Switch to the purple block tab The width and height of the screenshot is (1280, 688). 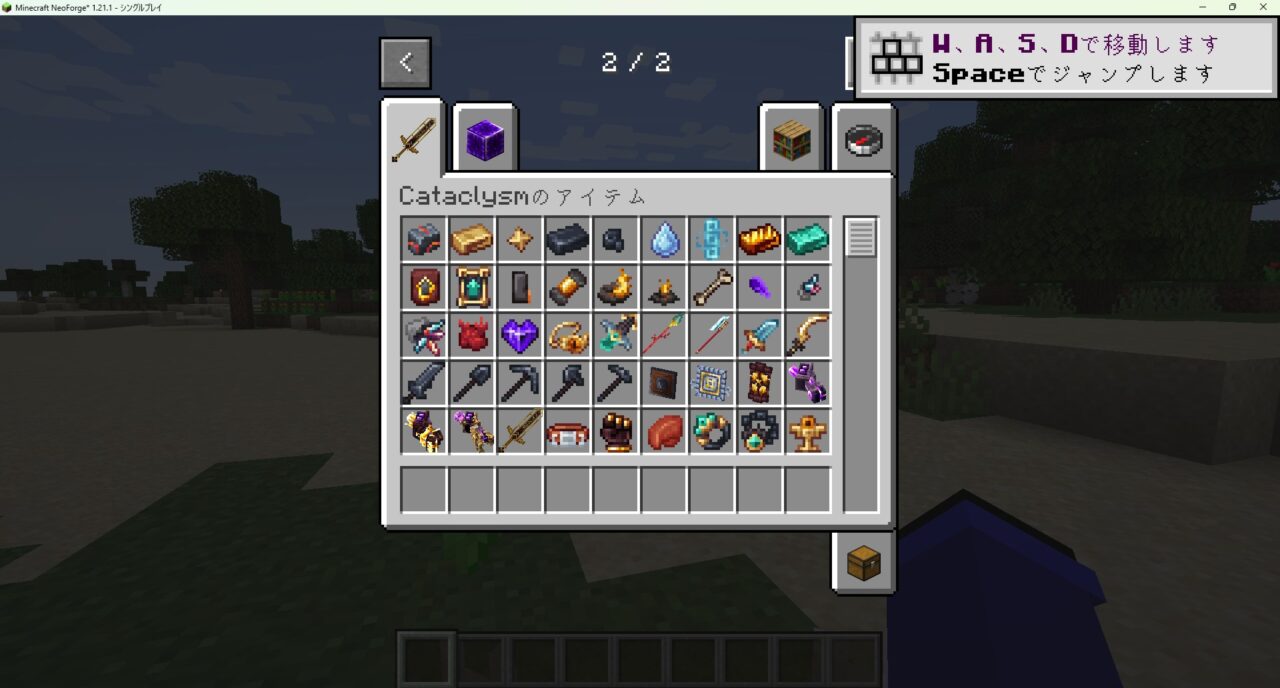coord(485,139)
